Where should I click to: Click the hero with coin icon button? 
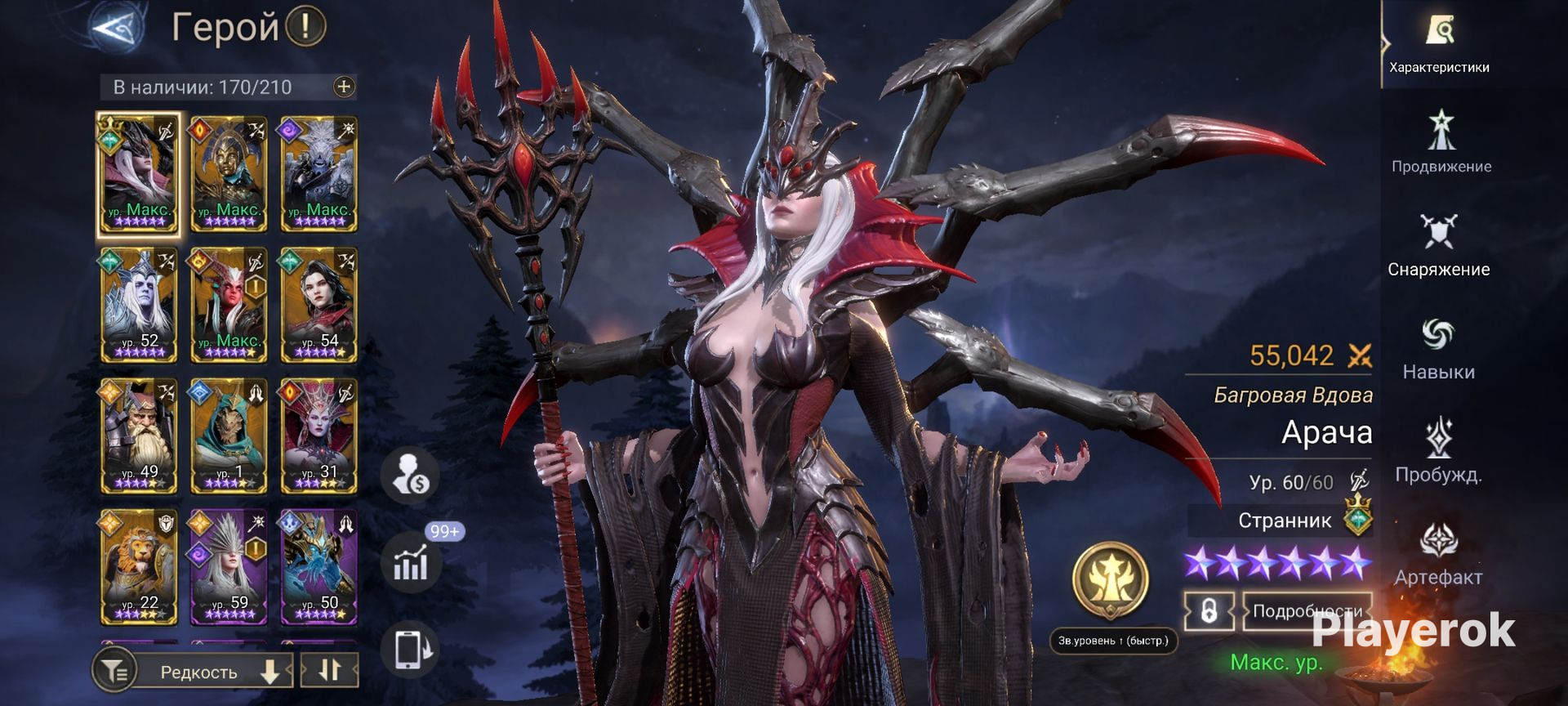pyautogui.click(x=411, y=476)
